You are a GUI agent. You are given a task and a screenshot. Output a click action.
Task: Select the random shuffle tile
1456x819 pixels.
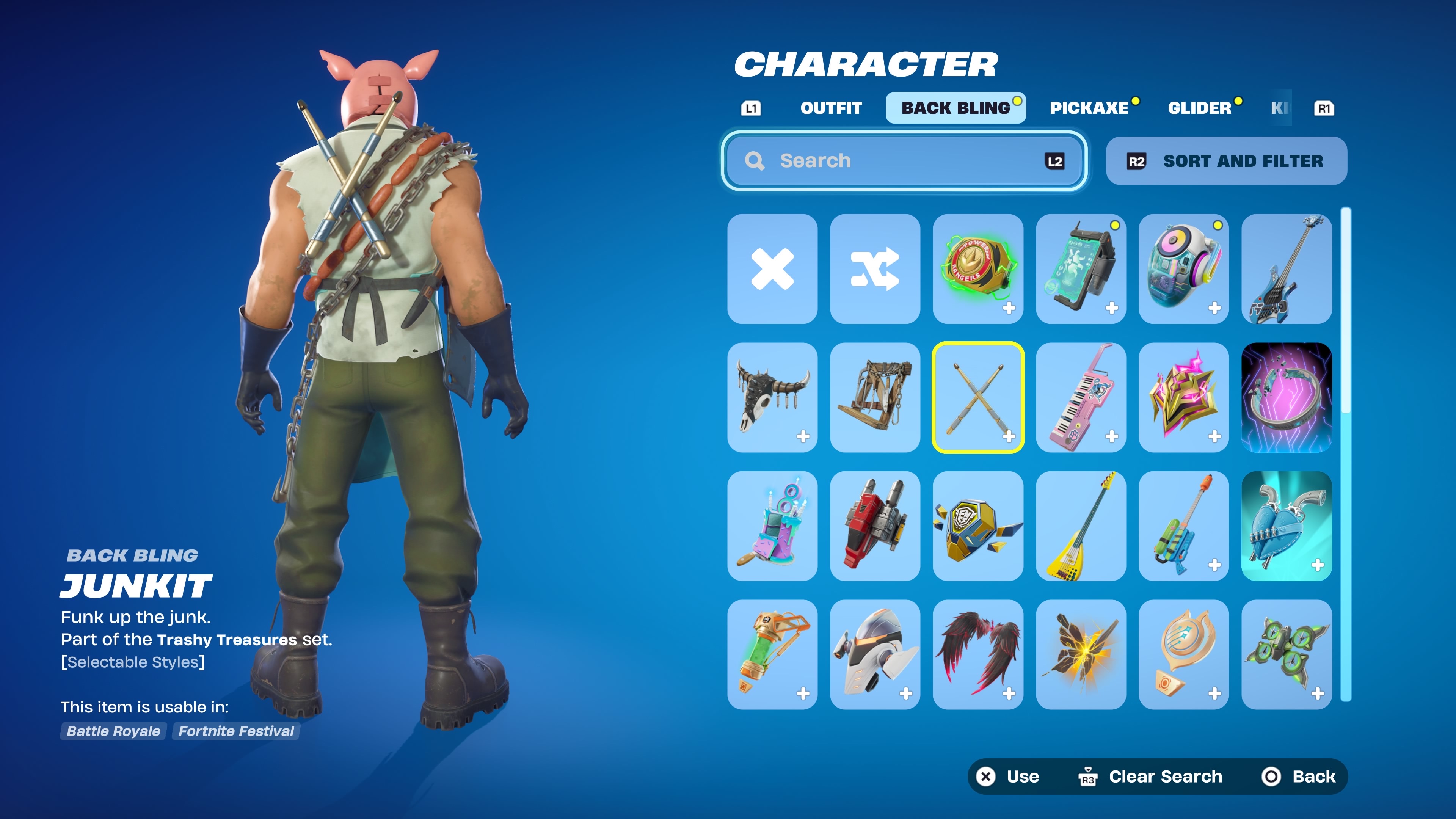875,269
